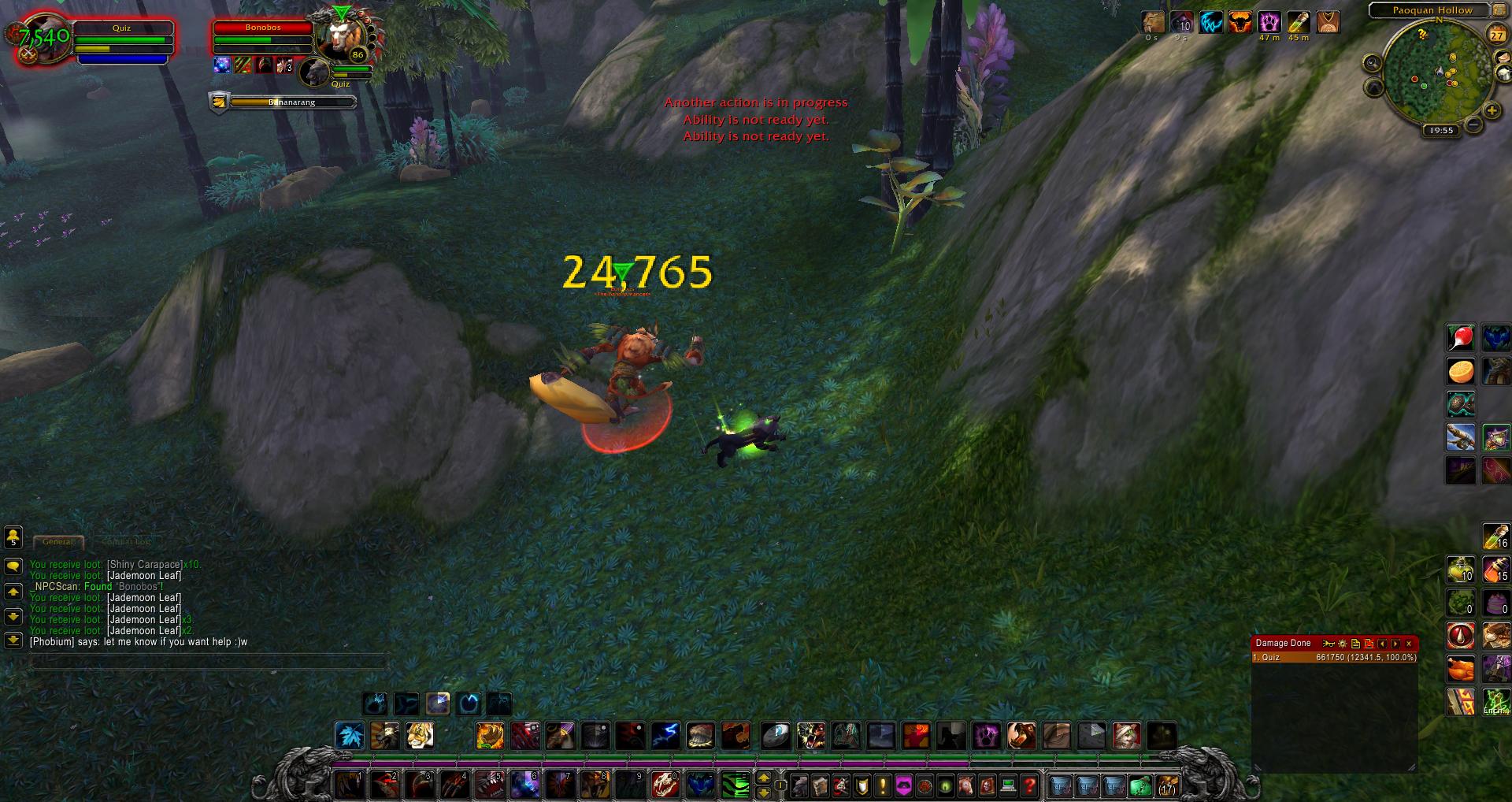Screen dimensions: 1512x802
Task: Toggle the minimap tracking magnifier button
Action: (1373, 63)
